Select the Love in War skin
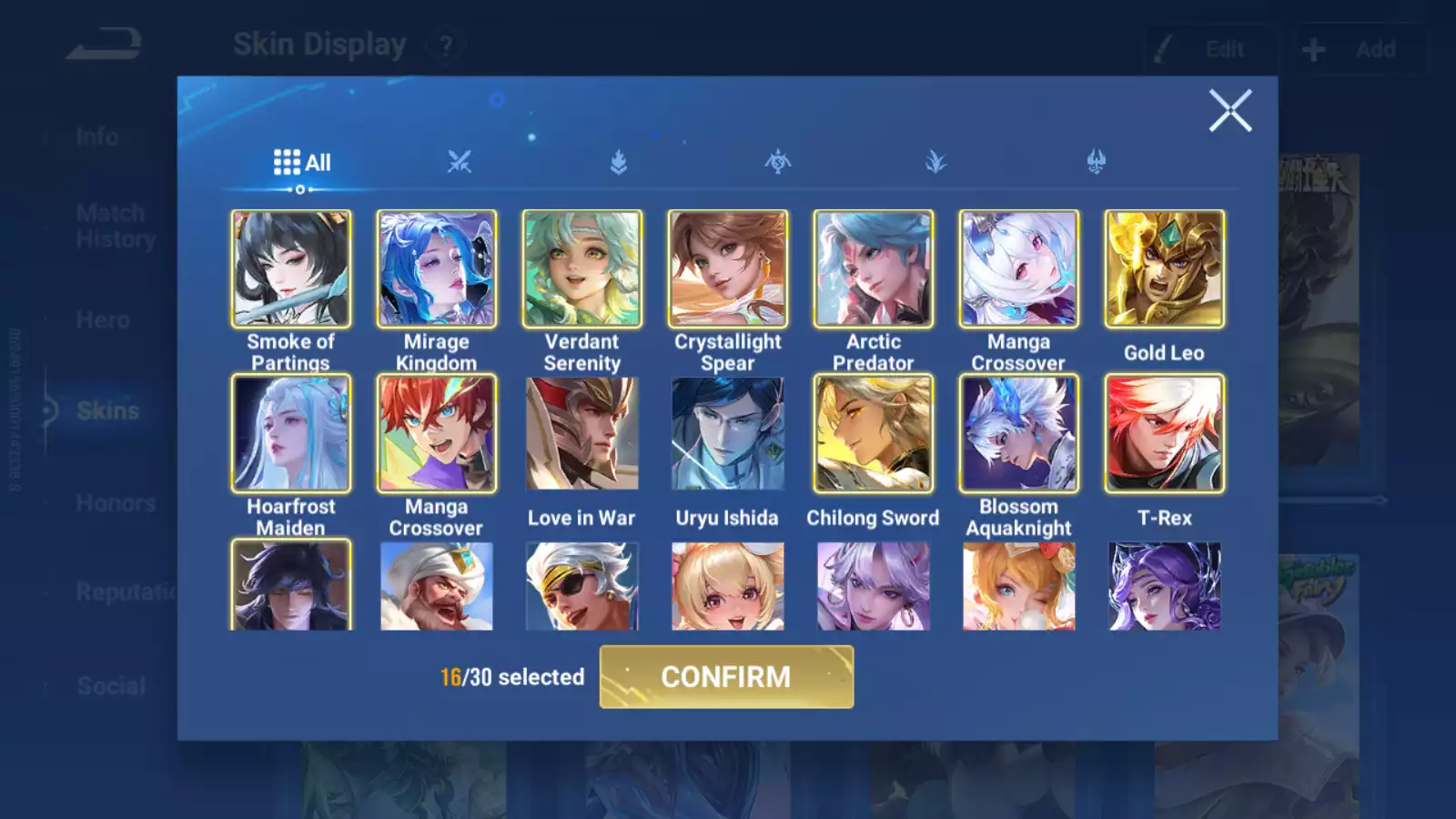The width and height of the screenshot is (1456, 819). [x=581, y=434]
